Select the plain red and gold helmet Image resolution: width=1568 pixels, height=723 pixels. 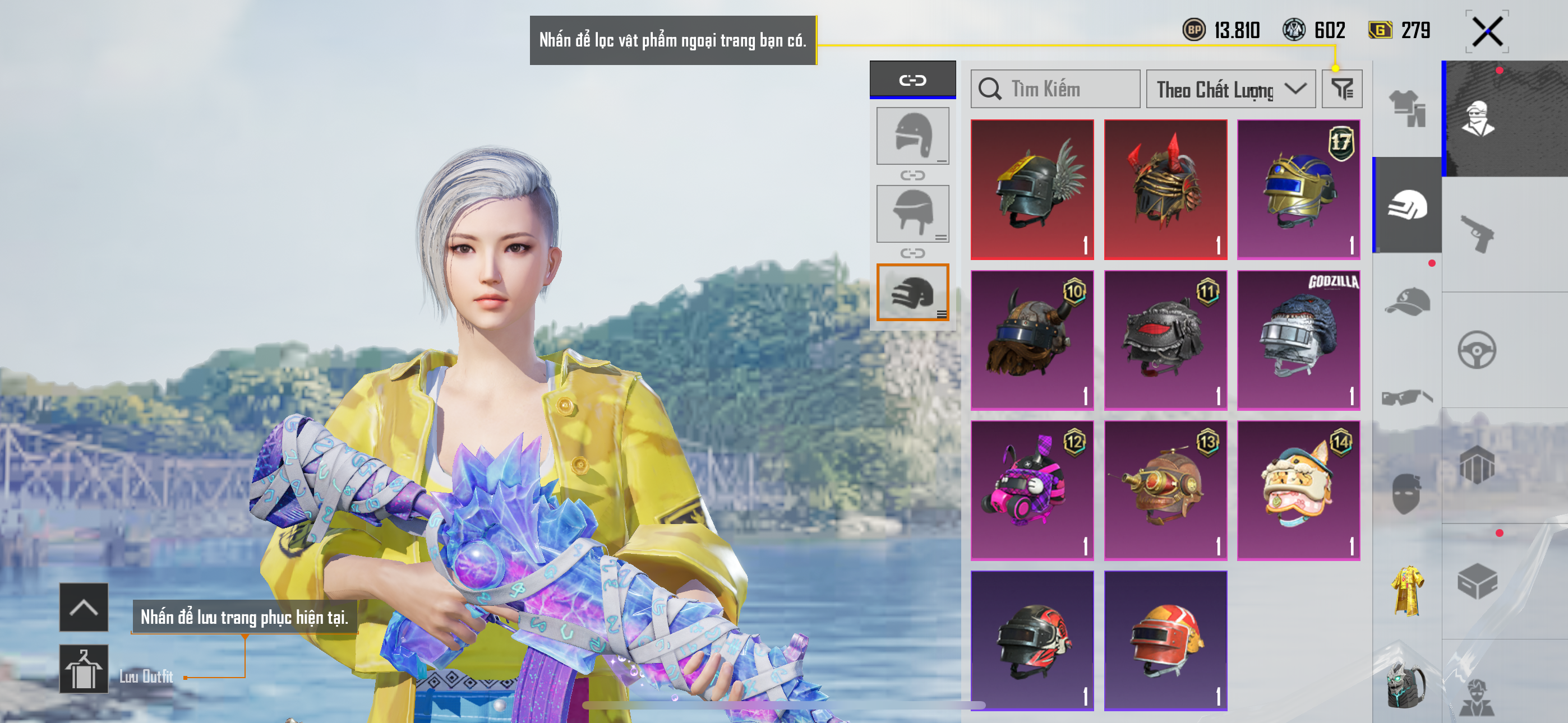[x=1165, y=640]
